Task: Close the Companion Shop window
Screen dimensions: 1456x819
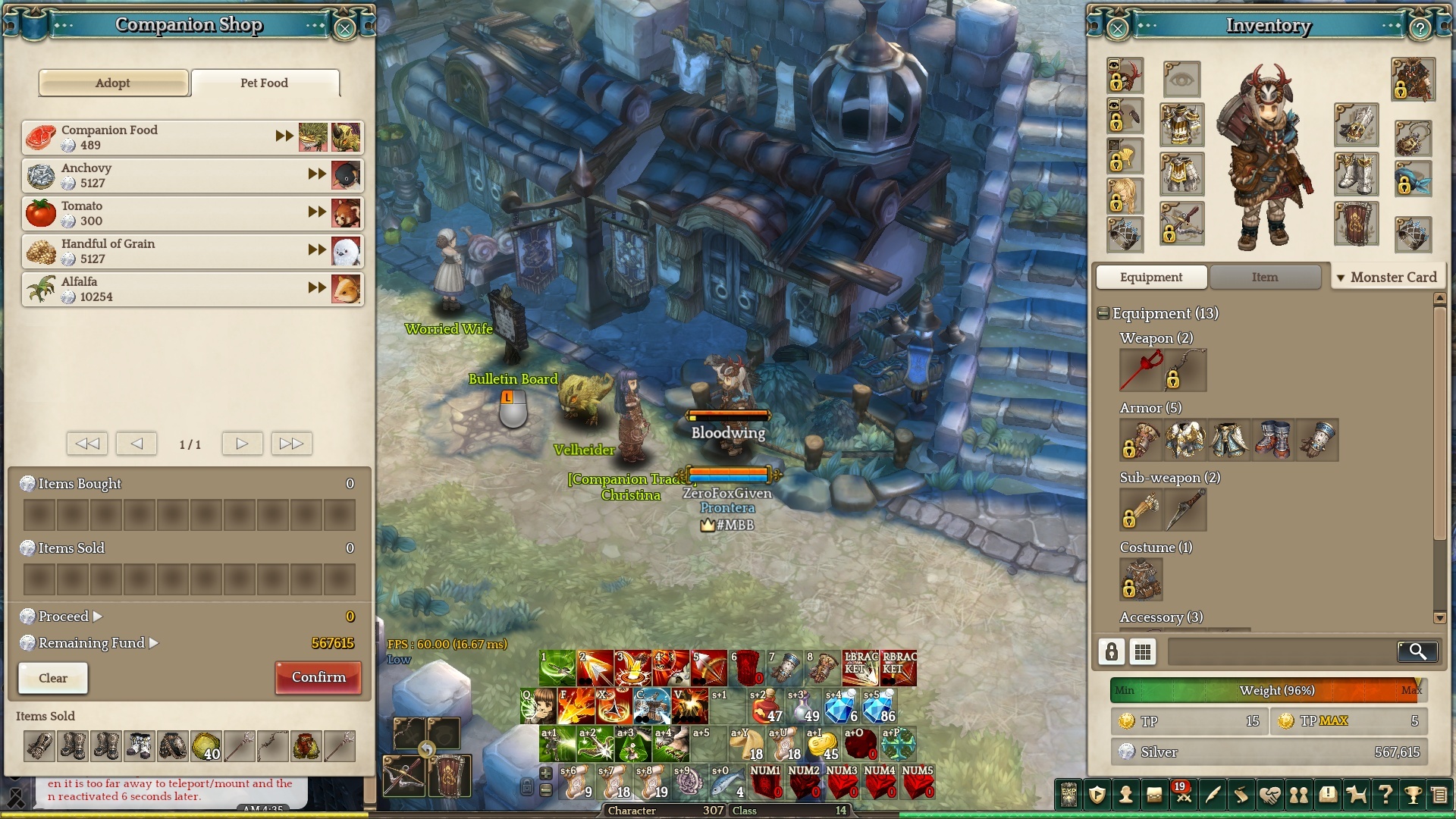Action: (x=345, y=29)
